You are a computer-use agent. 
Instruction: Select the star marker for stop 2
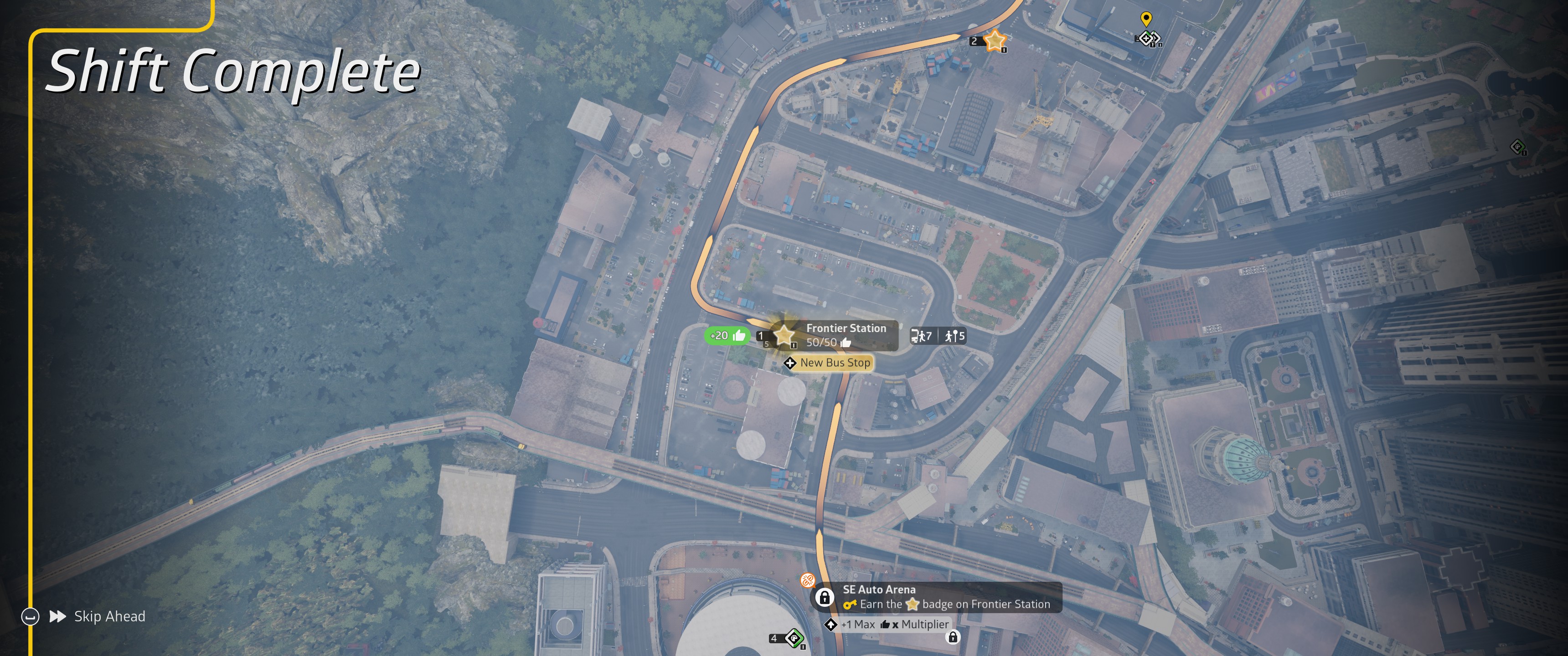(995, 41)
